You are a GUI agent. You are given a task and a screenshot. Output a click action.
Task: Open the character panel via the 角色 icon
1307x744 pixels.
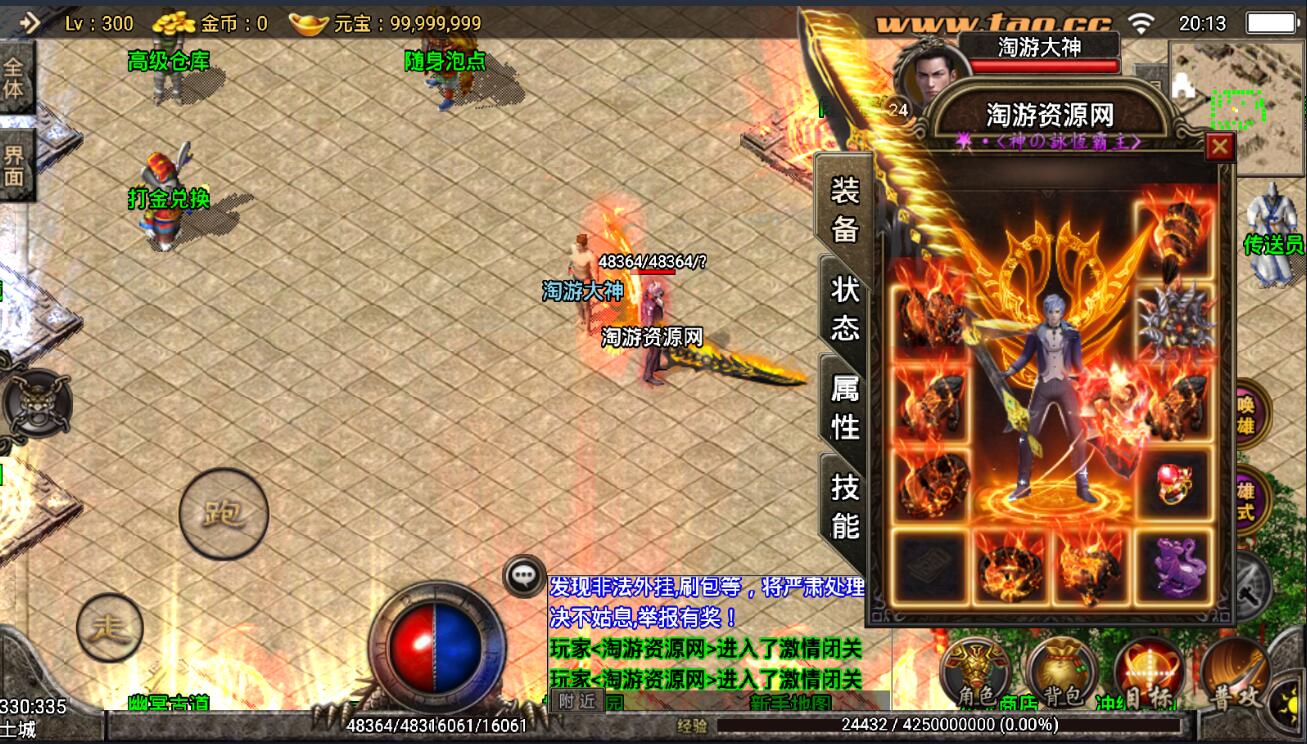[975, 672]
